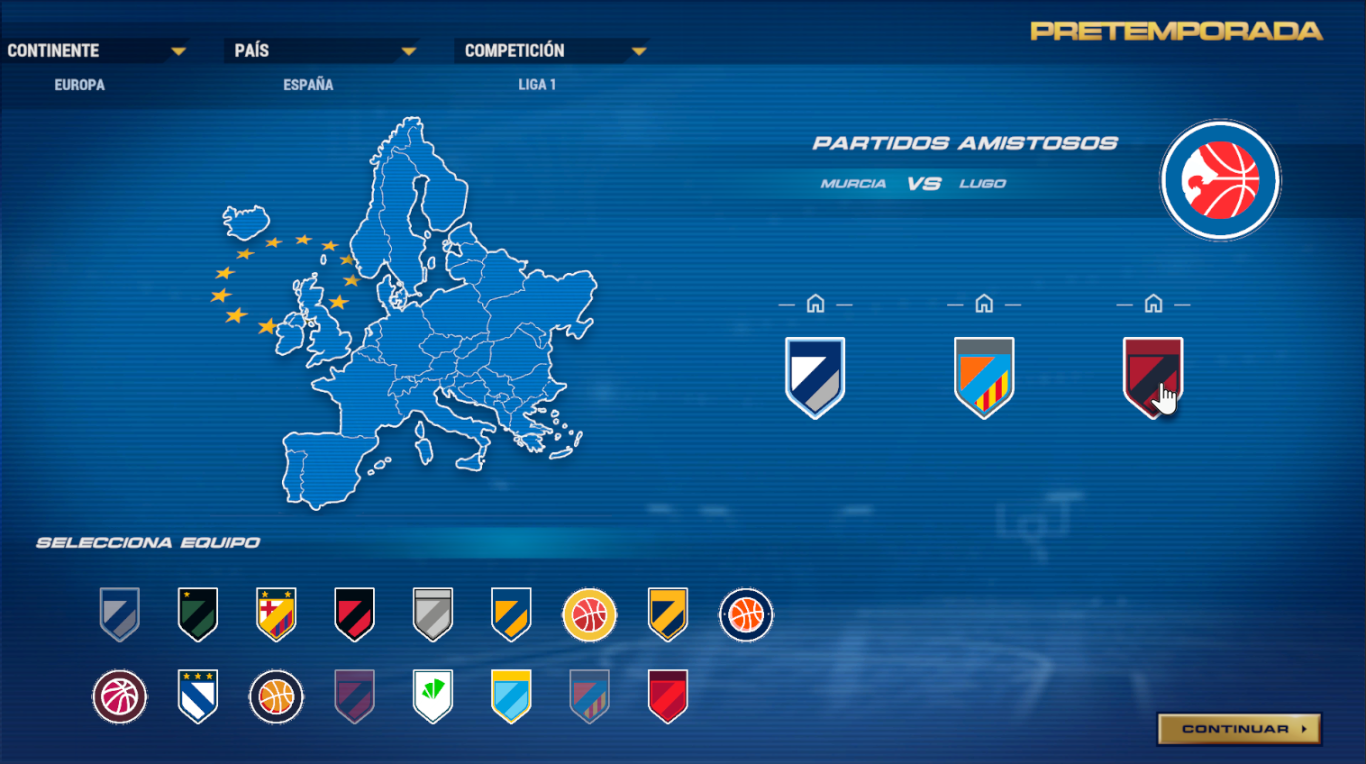Click the Continuar button
The width and height of the screenshot is (1366, 764).
[x=1239, y=729]
